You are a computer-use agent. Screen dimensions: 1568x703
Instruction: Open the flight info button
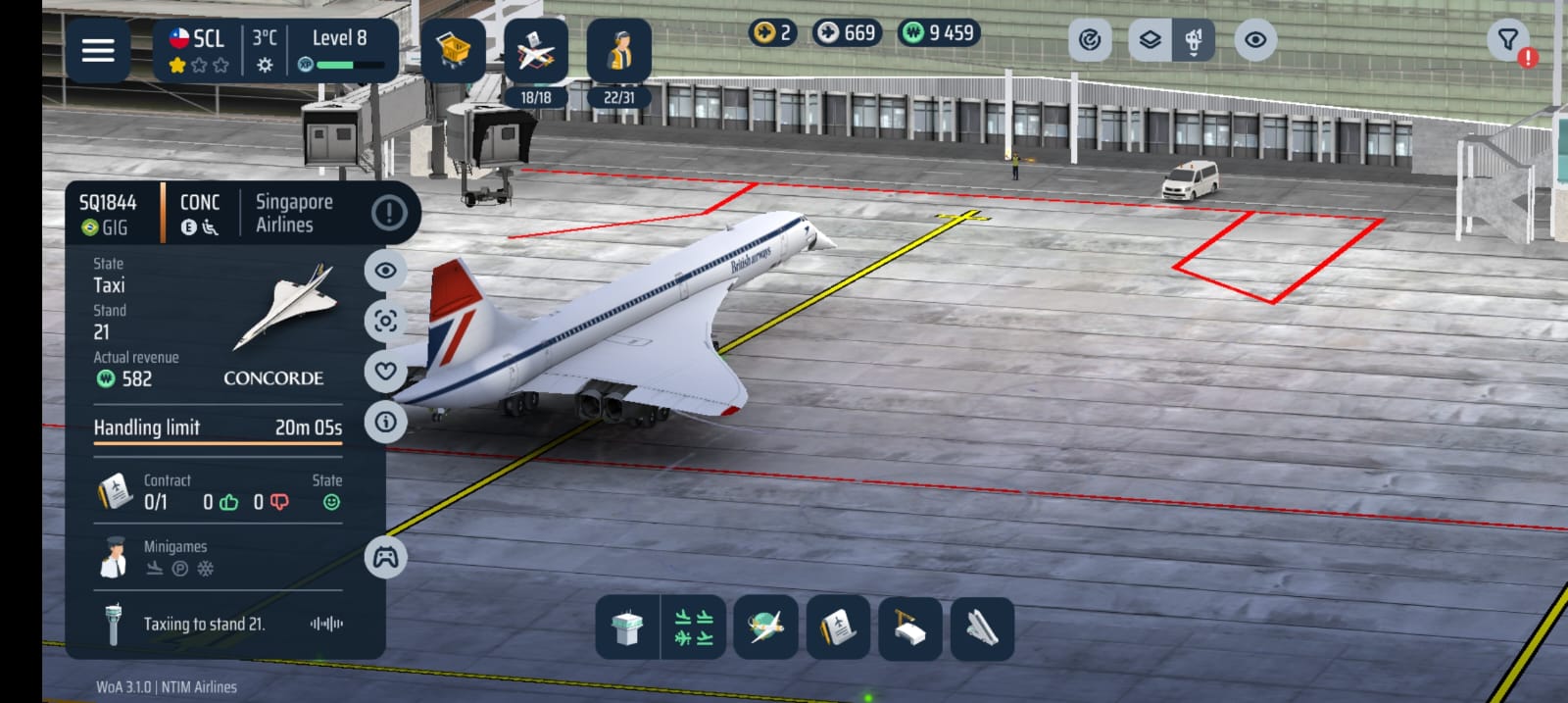coord(385,422)
